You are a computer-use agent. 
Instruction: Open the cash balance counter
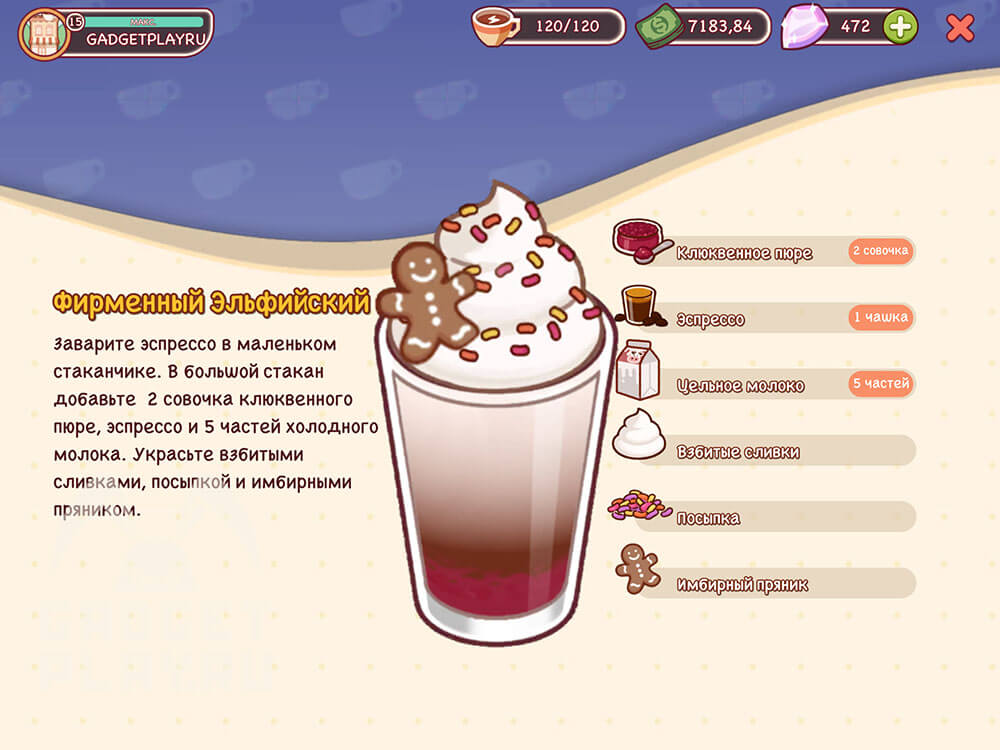(703, 27)
